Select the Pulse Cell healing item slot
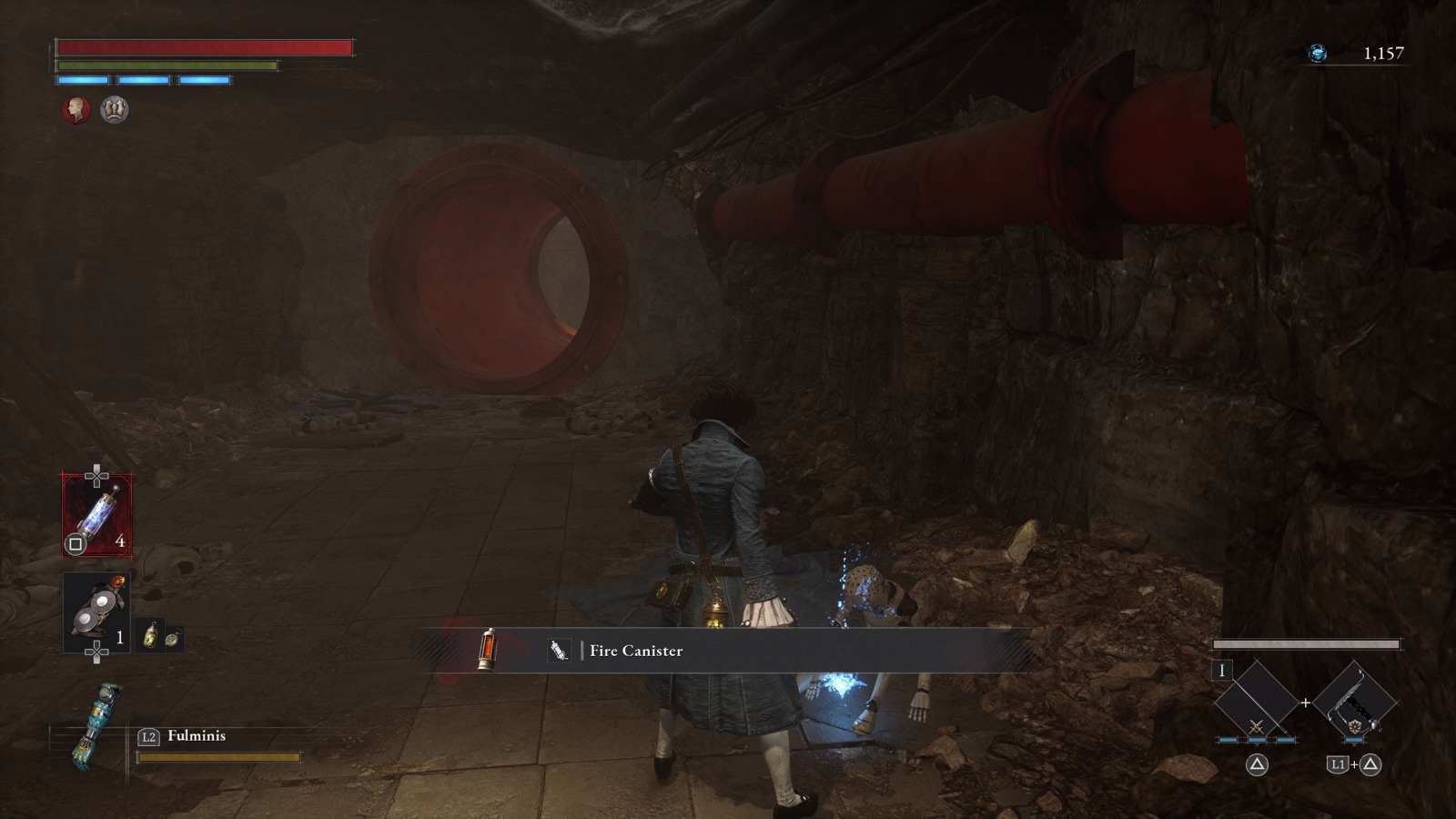Screen dimensions: 1456x819 click(x=96, y=515)
